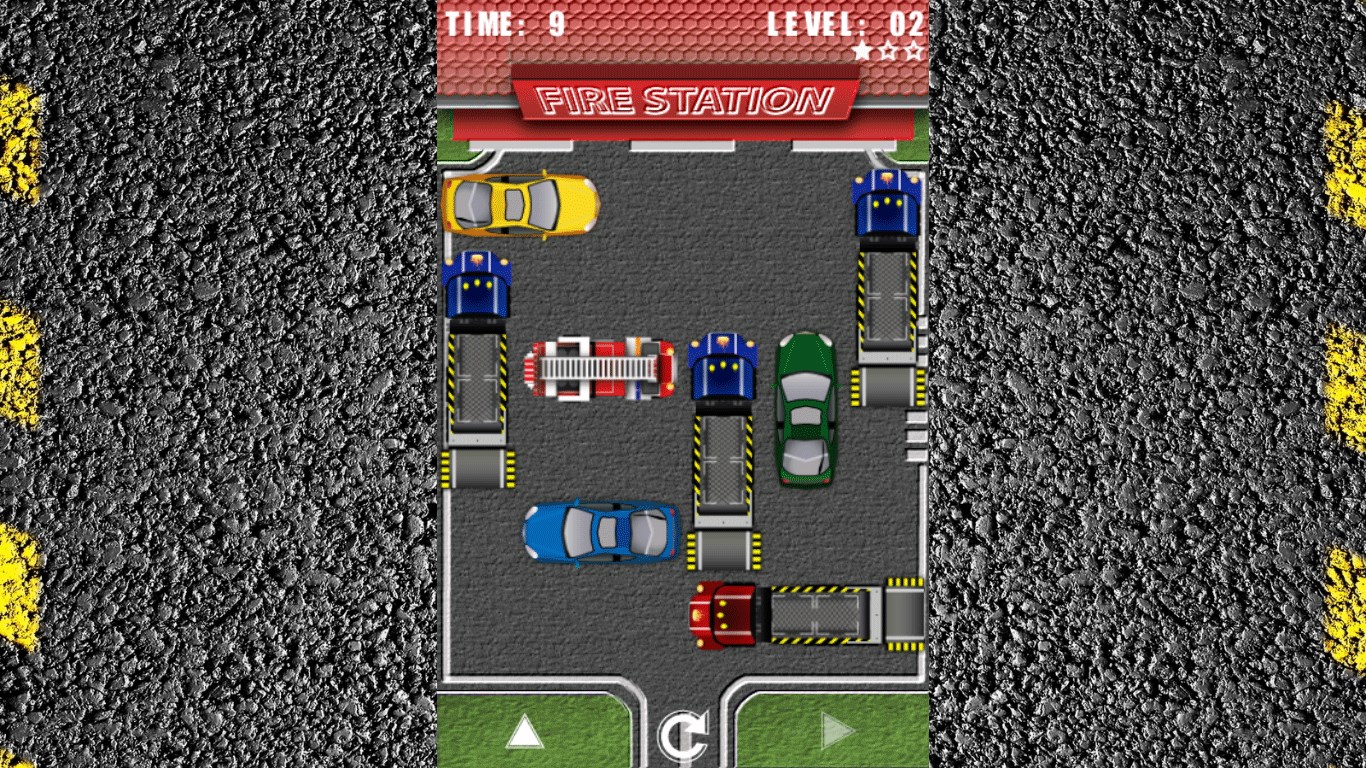The image size is (1366, 768).
Task: Click the faded right-arrow next button
Action: pyautogui.click(x=838, y=733)
